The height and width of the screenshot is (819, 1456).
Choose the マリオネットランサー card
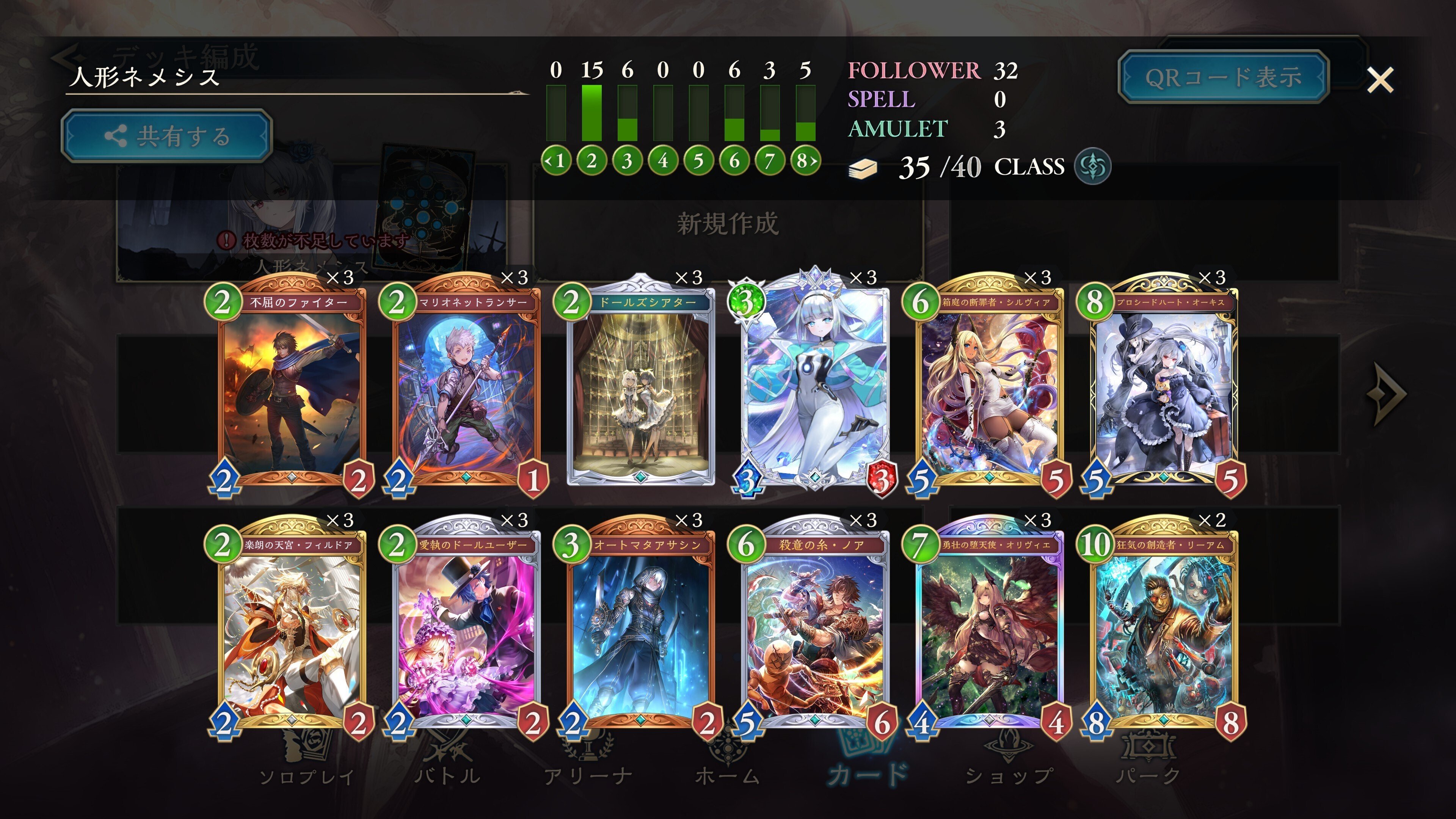[x=466, y=390]
